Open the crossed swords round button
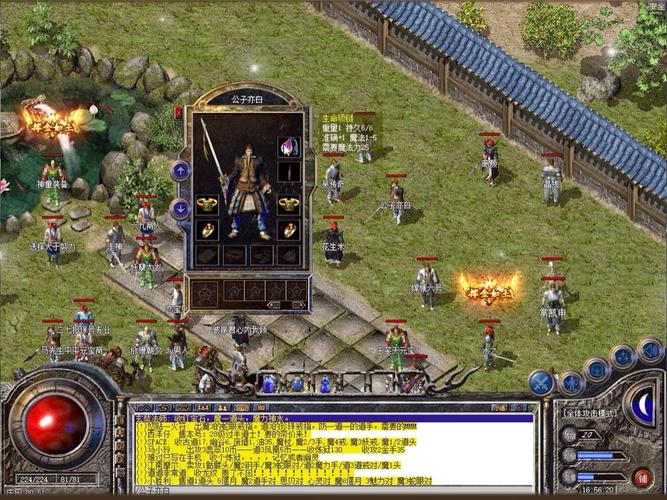This screenshot has height=500, width=667. 541,382
